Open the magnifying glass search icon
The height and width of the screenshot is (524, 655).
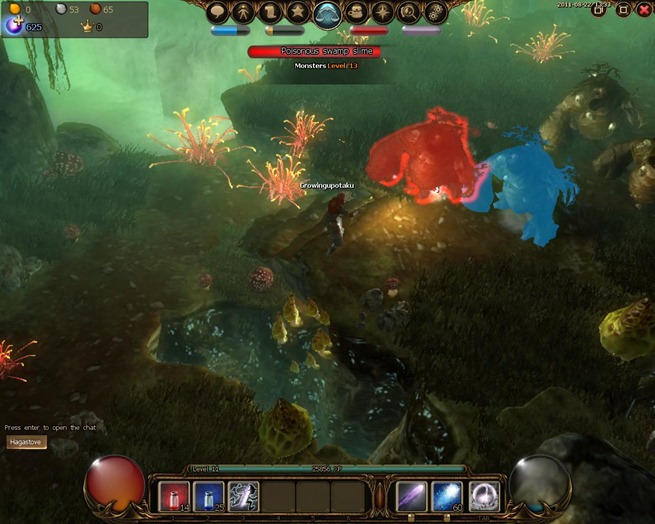[410, 12]
